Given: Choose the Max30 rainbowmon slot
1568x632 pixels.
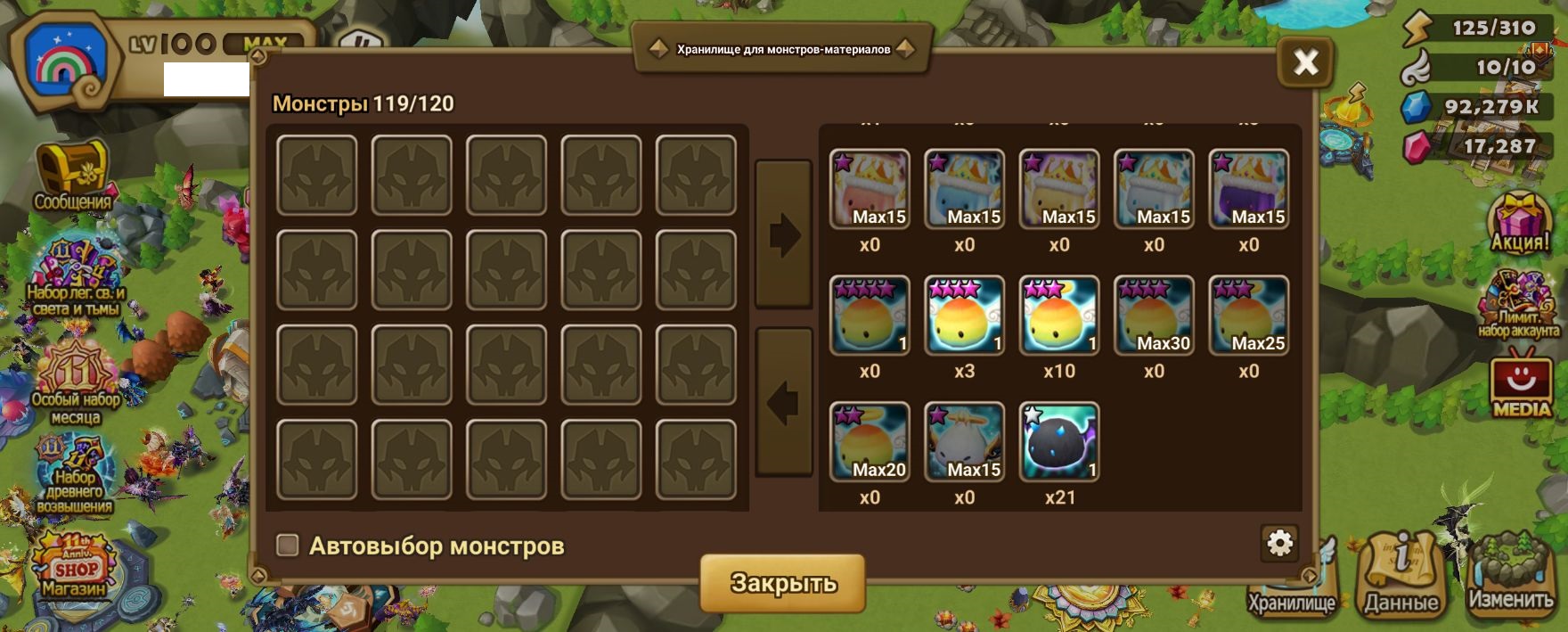Looking at the screenshot, I should point(1154,316).
